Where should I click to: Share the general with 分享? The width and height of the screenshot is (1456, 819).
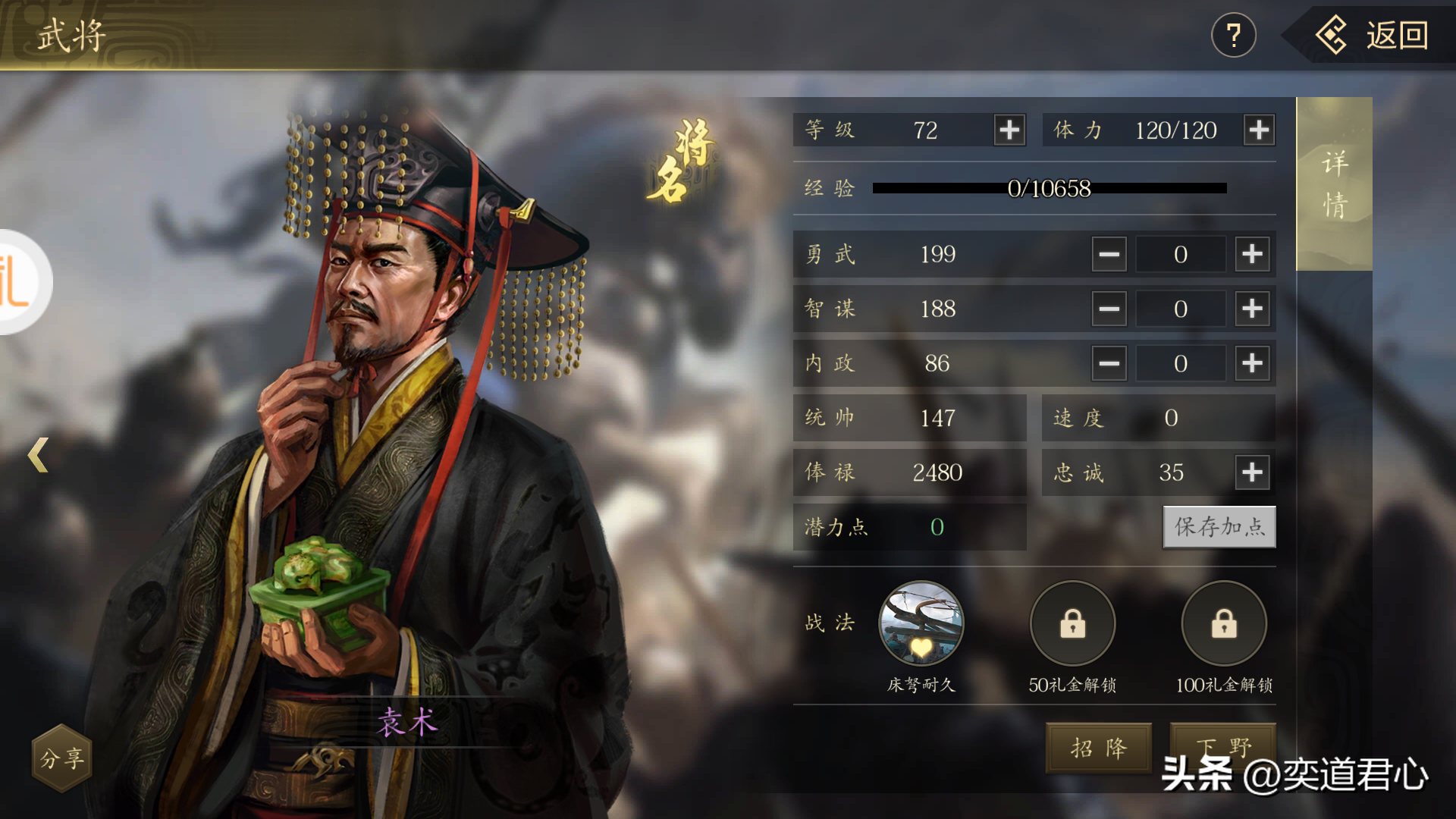[61, 758]
